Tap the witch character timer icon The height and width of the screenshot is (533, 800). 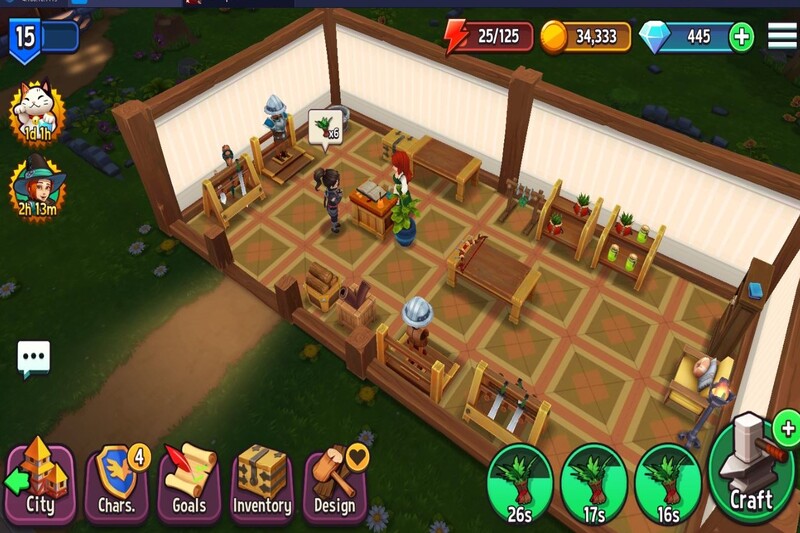pyautogui.click(x=35, y=187)
